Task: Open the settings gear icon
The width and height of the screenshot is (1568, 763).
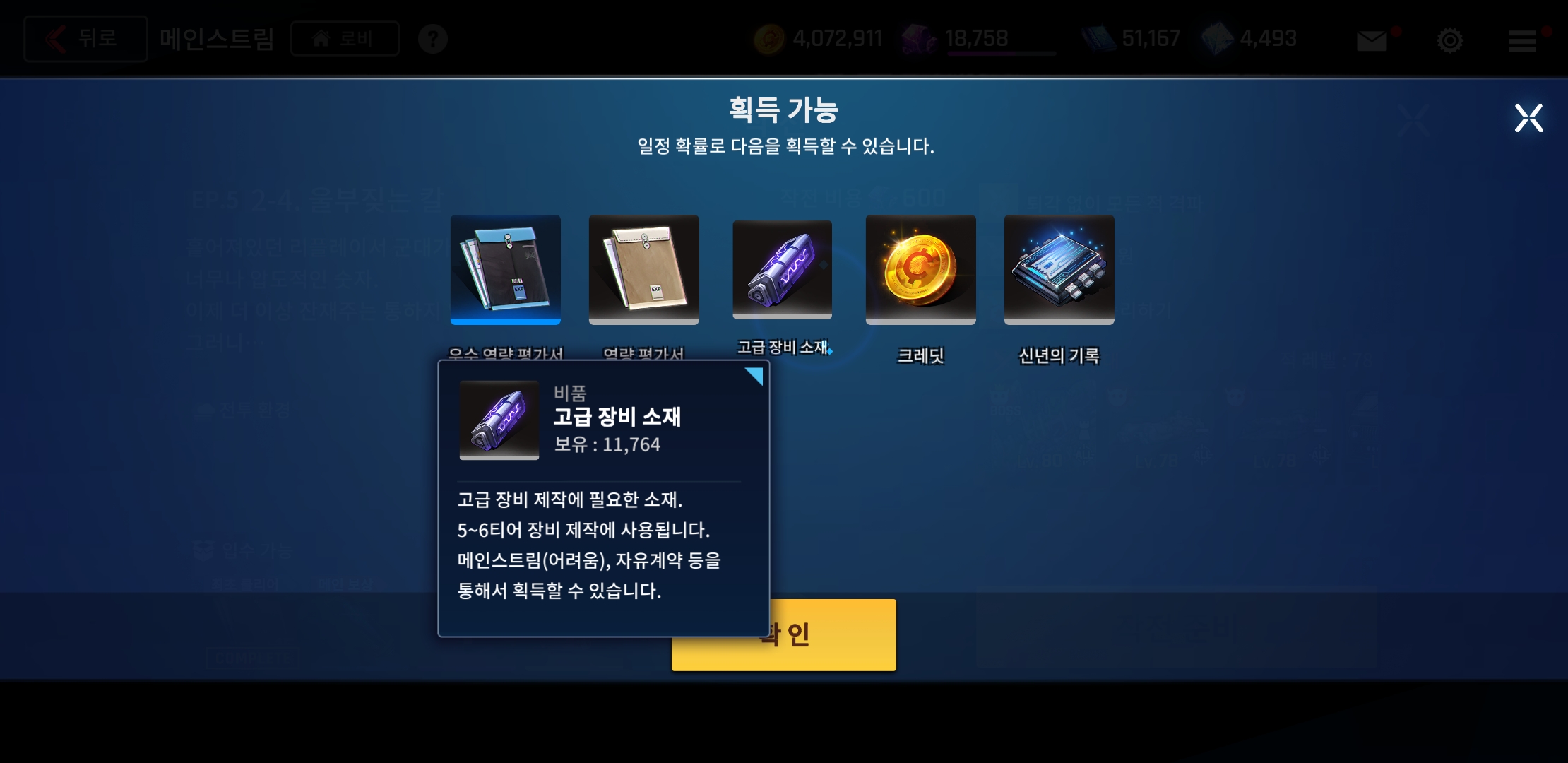Action: tap(1450, 39)
